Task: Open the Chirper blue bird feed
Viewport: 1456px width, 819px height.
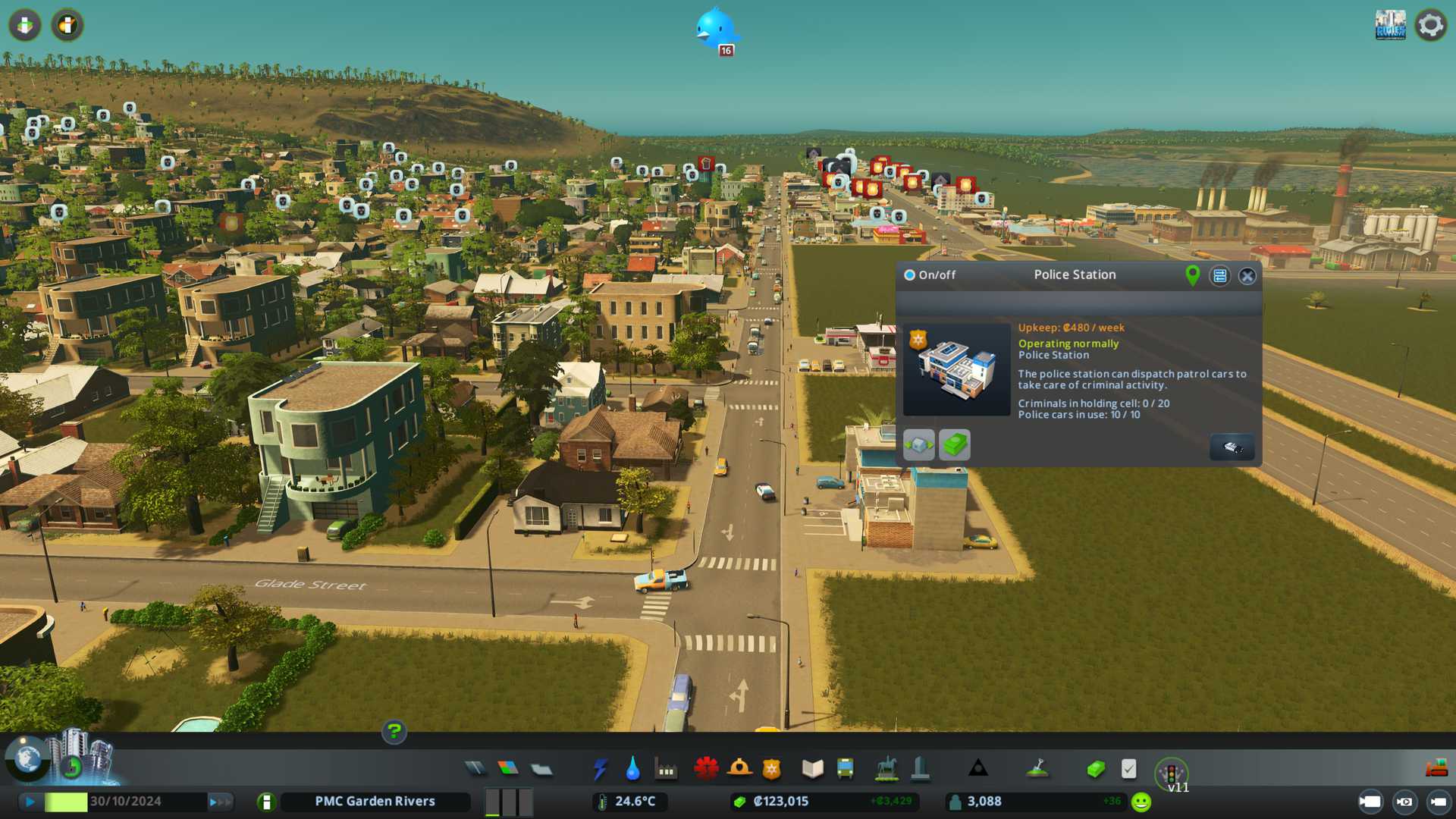Action: point(715,30)
